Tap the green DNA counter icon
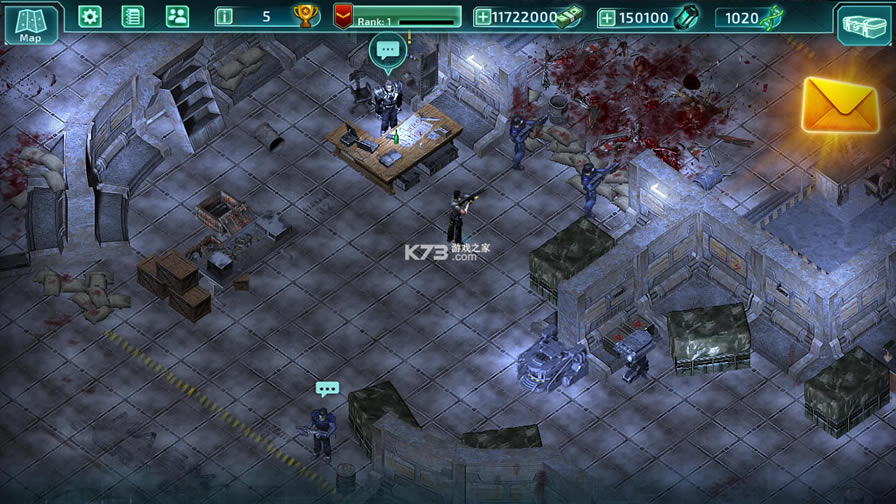 [771, 17]
